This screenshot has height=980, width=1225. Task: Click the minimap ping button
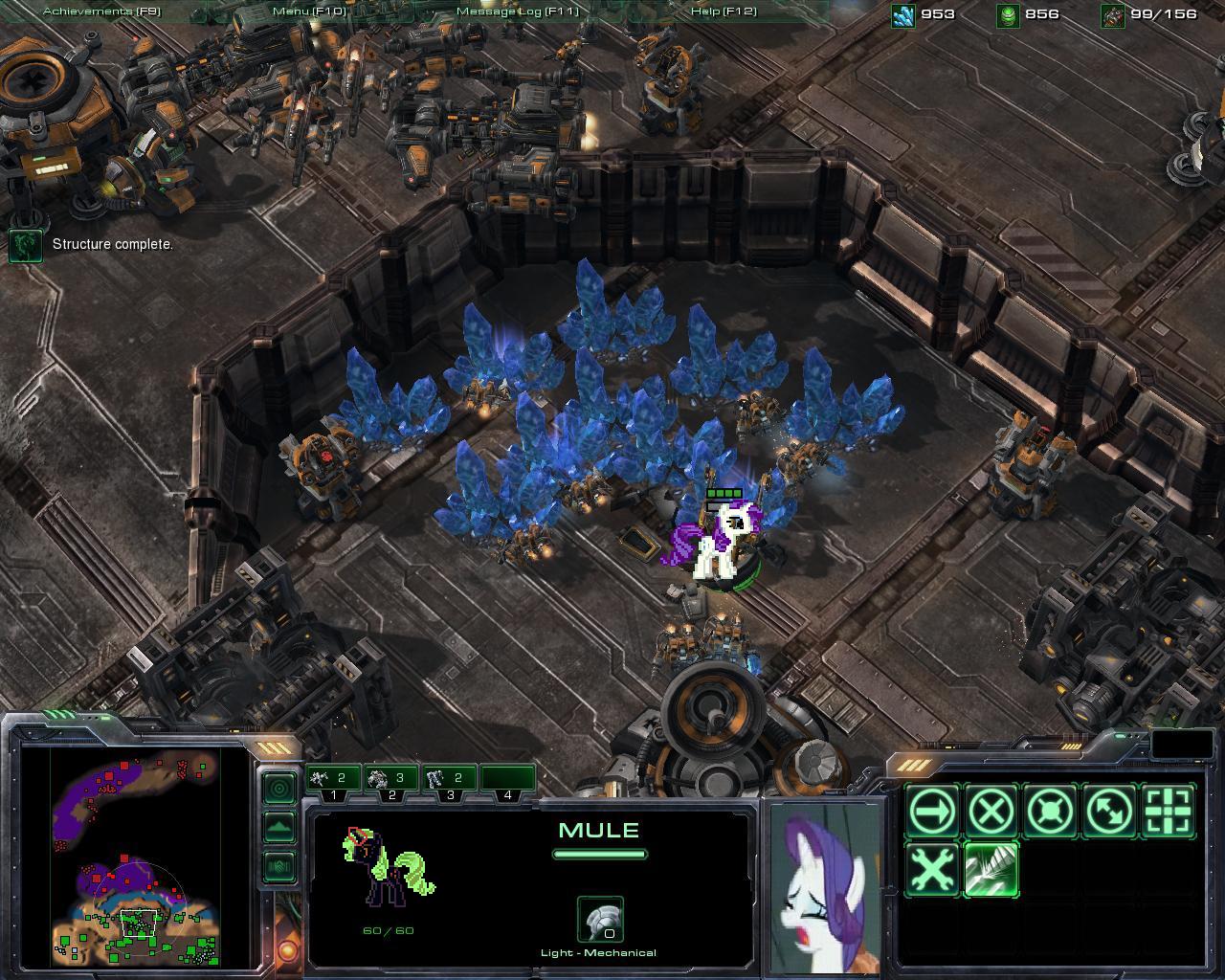pyautogui.click(x=278, y=789)
